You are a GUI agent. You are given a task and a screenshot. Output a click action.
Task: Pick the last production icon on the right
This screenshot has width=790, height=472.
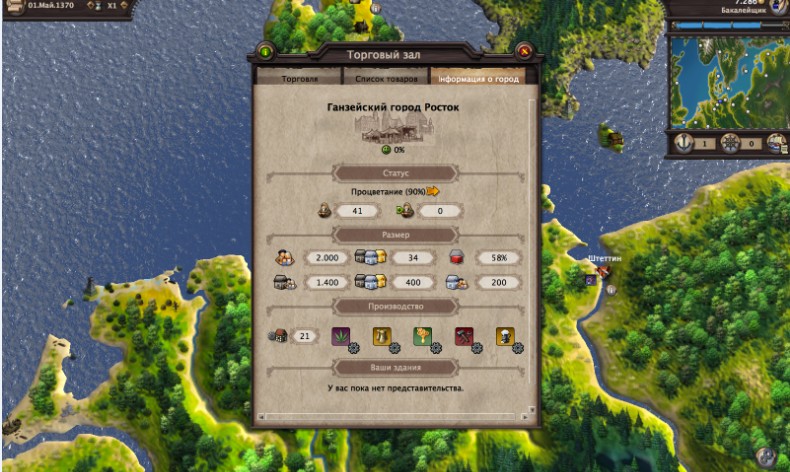tap(505, 336)
